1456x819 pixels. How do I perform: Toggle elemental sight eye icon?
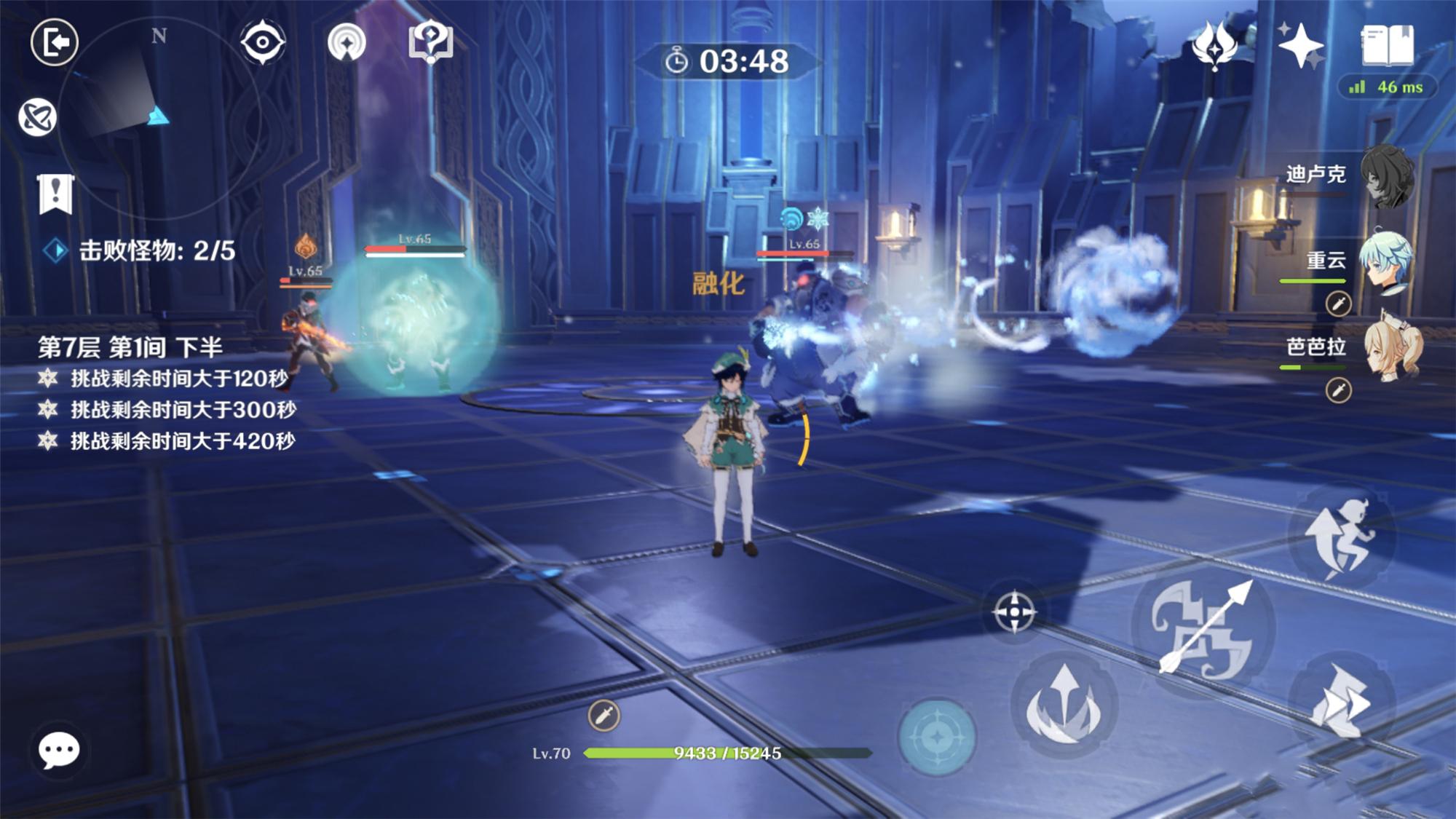click(x=262, y=42)
